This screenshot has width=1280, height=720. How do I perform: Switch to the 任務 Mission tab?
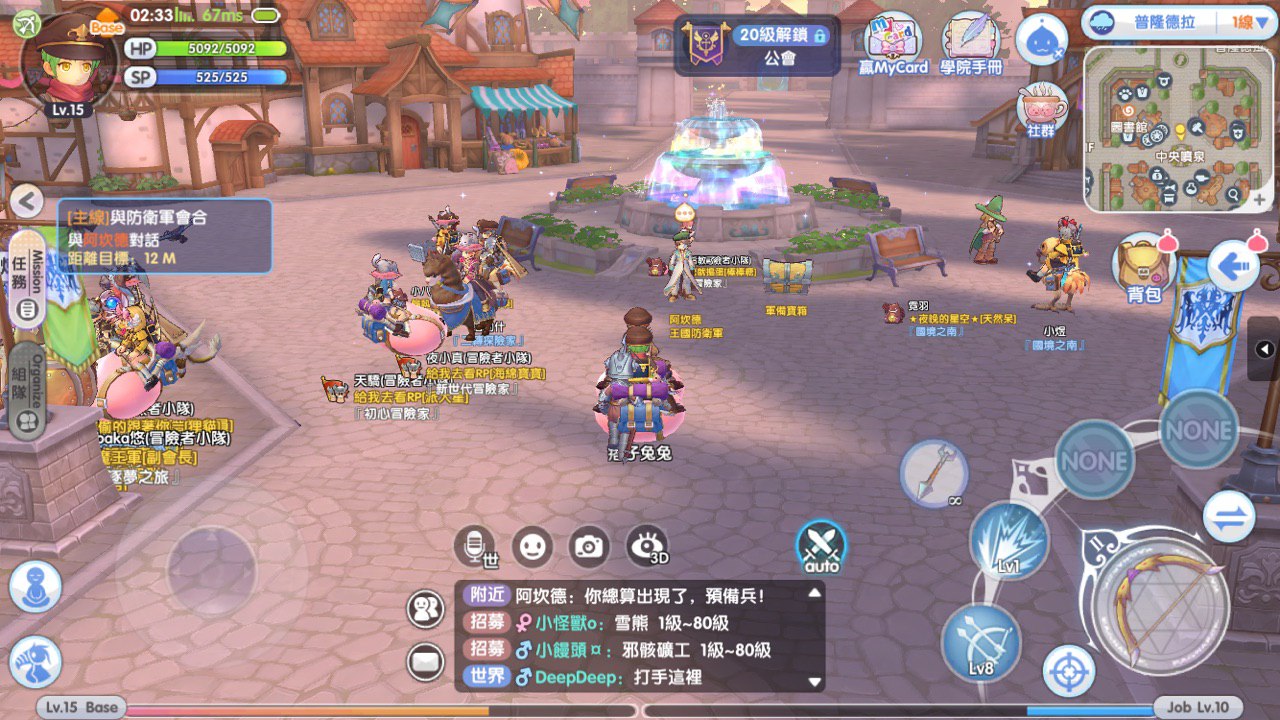coord(29,280)
